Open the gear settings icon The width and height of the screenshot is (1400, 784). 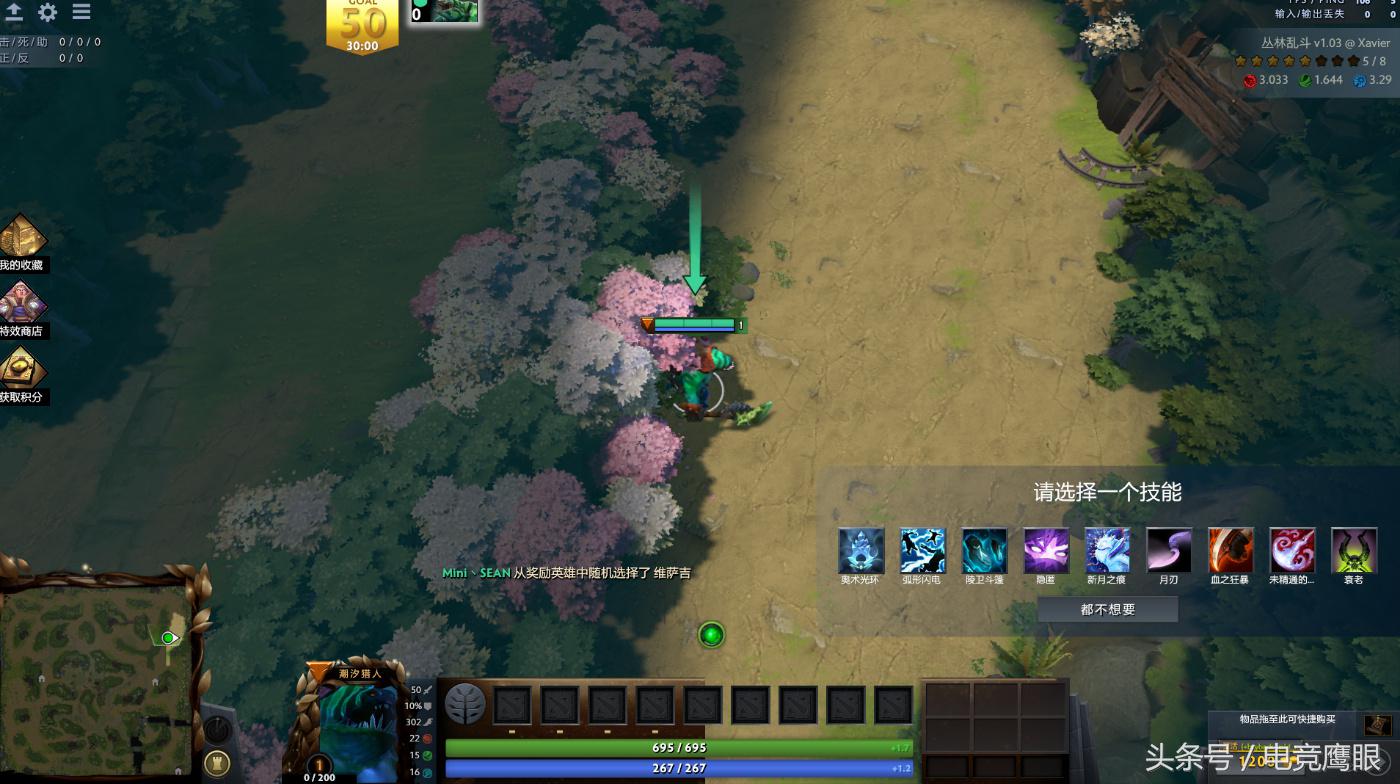tap(47, 12)
